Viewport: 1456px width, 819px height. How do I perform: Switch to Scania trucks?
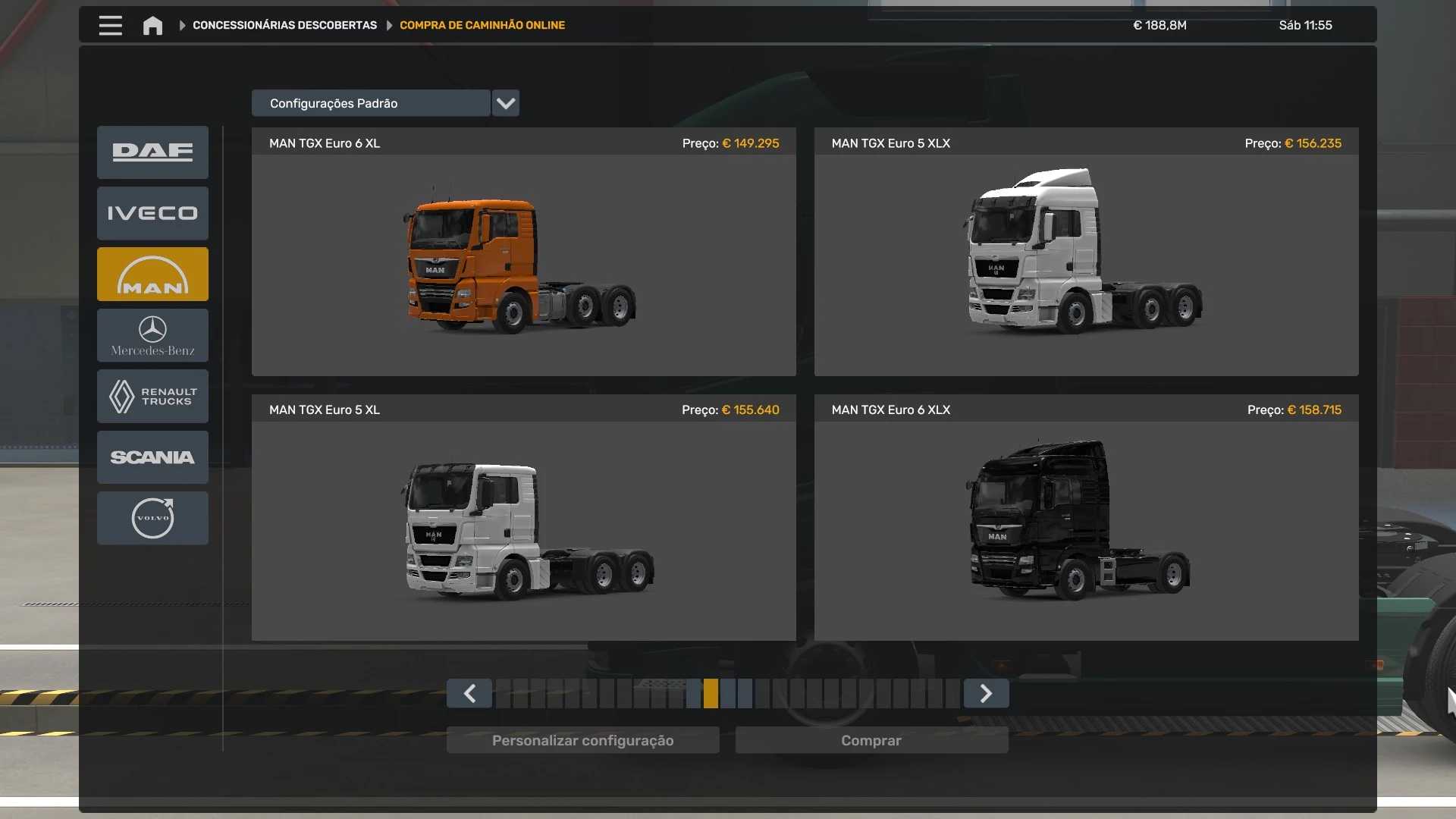152,457
